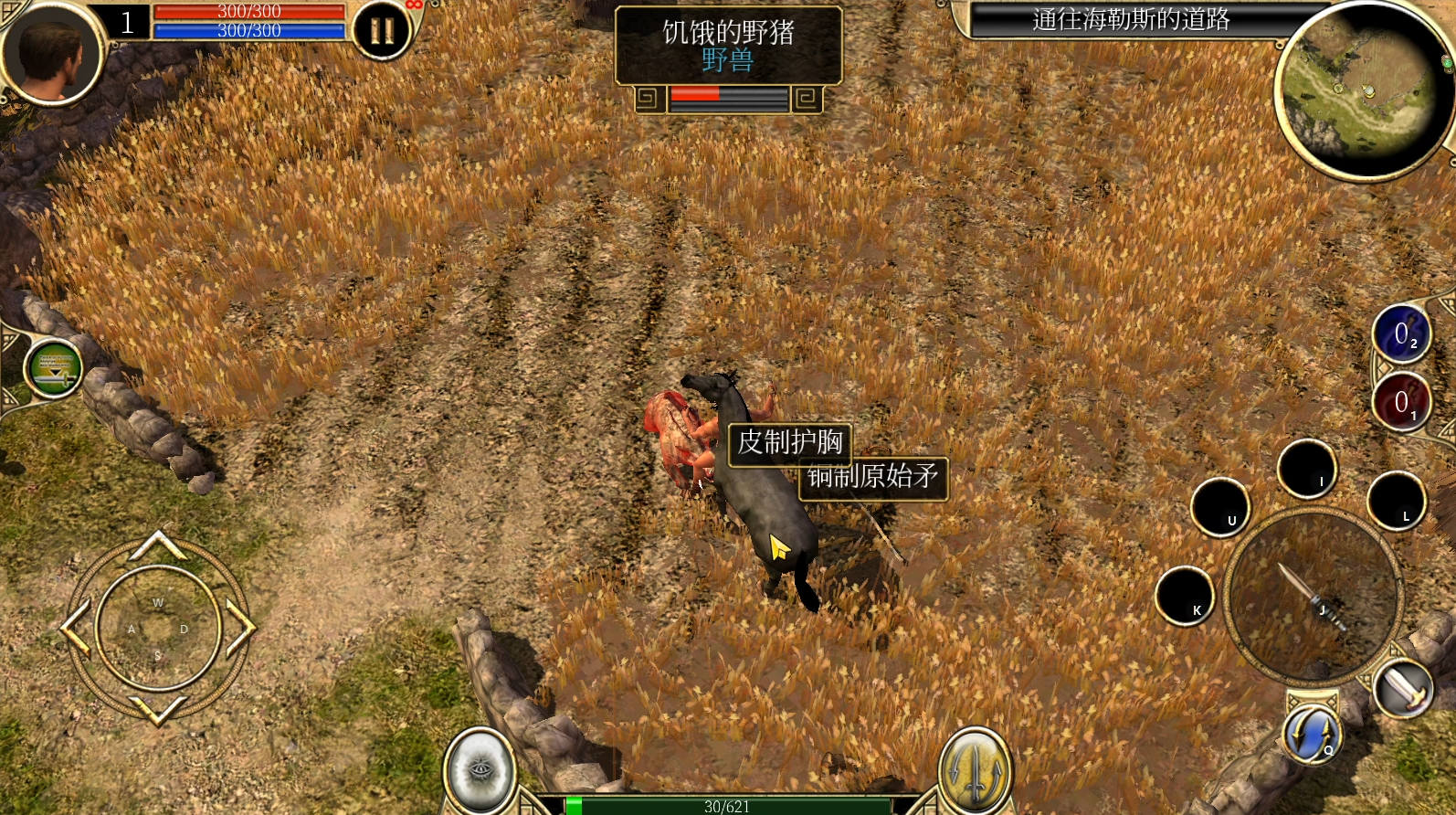Click the small silver sword icon

pyautogui.click(x=1404, y=687)
